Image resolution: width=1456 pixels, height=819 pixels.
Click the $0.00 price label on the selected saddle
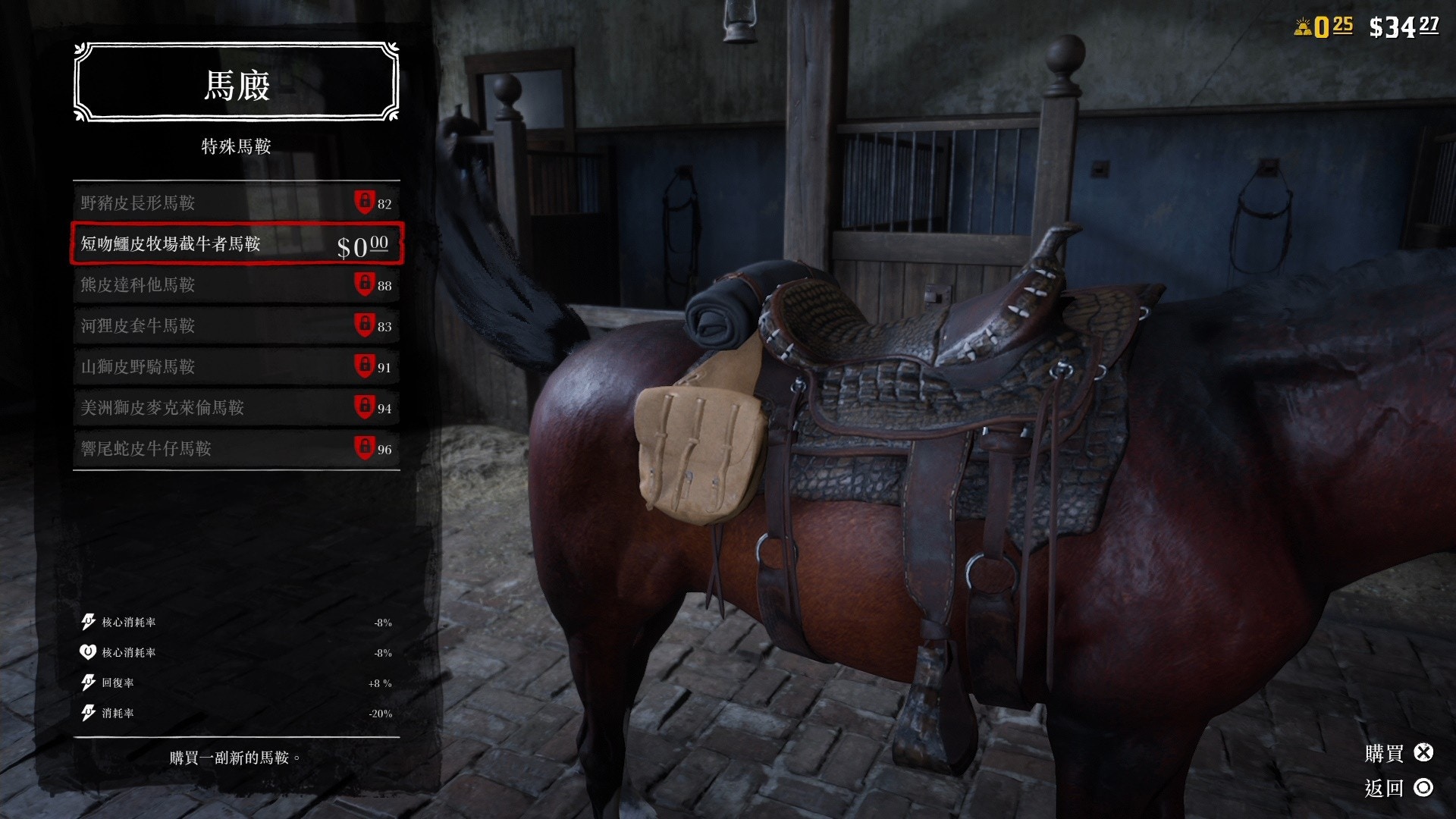362,244
